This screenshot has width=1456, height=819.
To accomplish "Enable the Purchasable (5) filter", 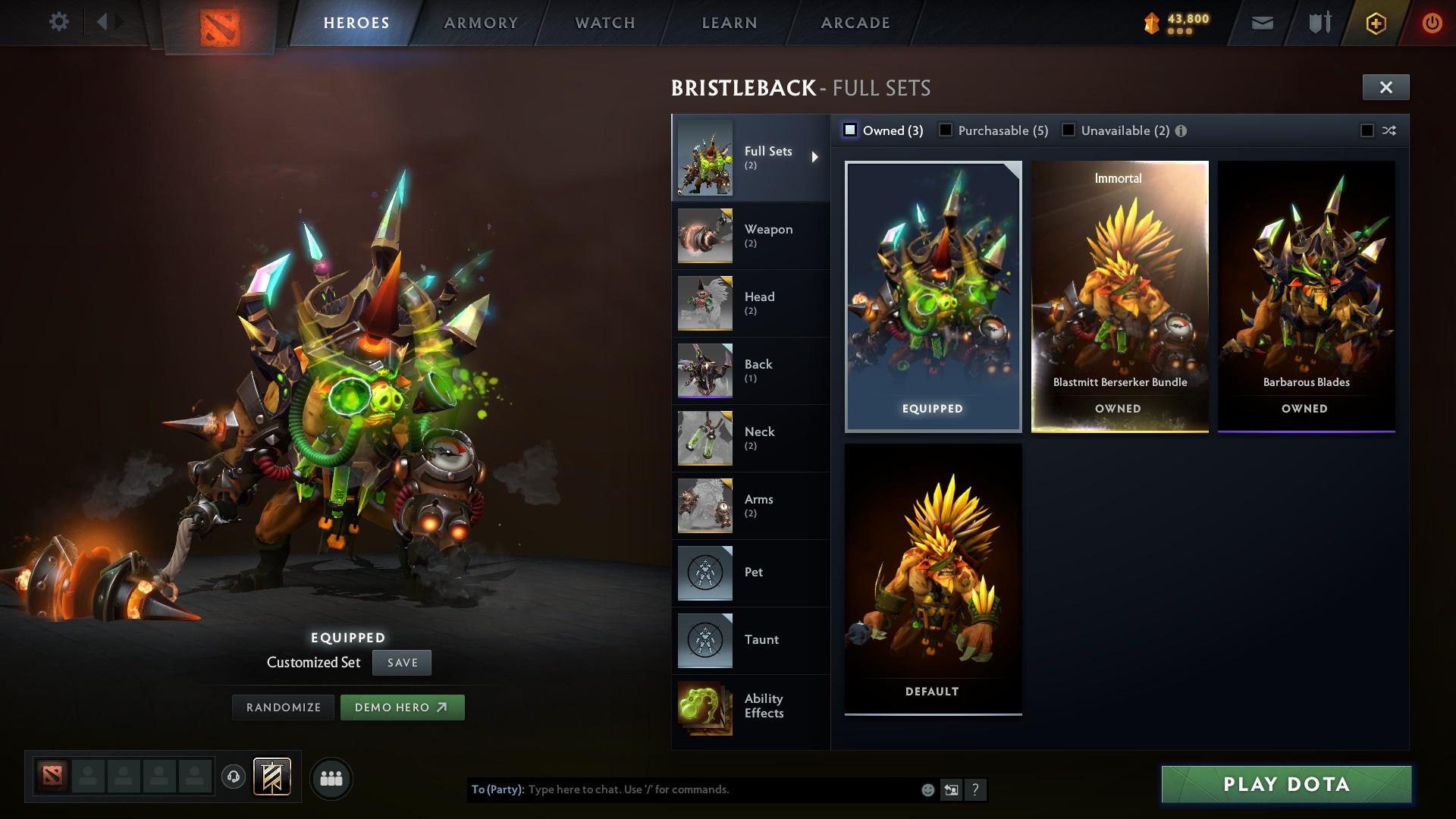I will click(x=946, y=130).
